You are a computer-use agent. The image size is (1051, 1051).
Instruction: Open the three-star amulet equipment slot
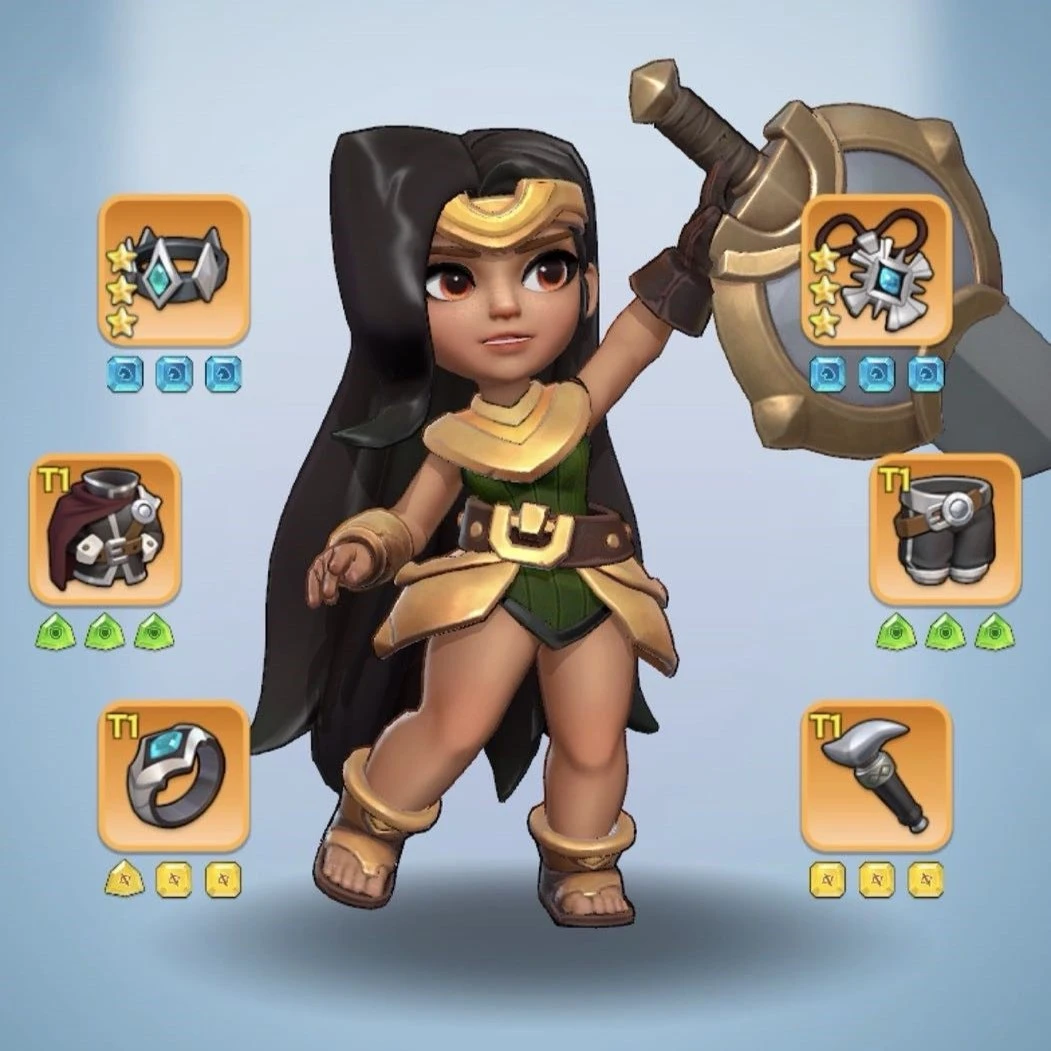point(876,270)
